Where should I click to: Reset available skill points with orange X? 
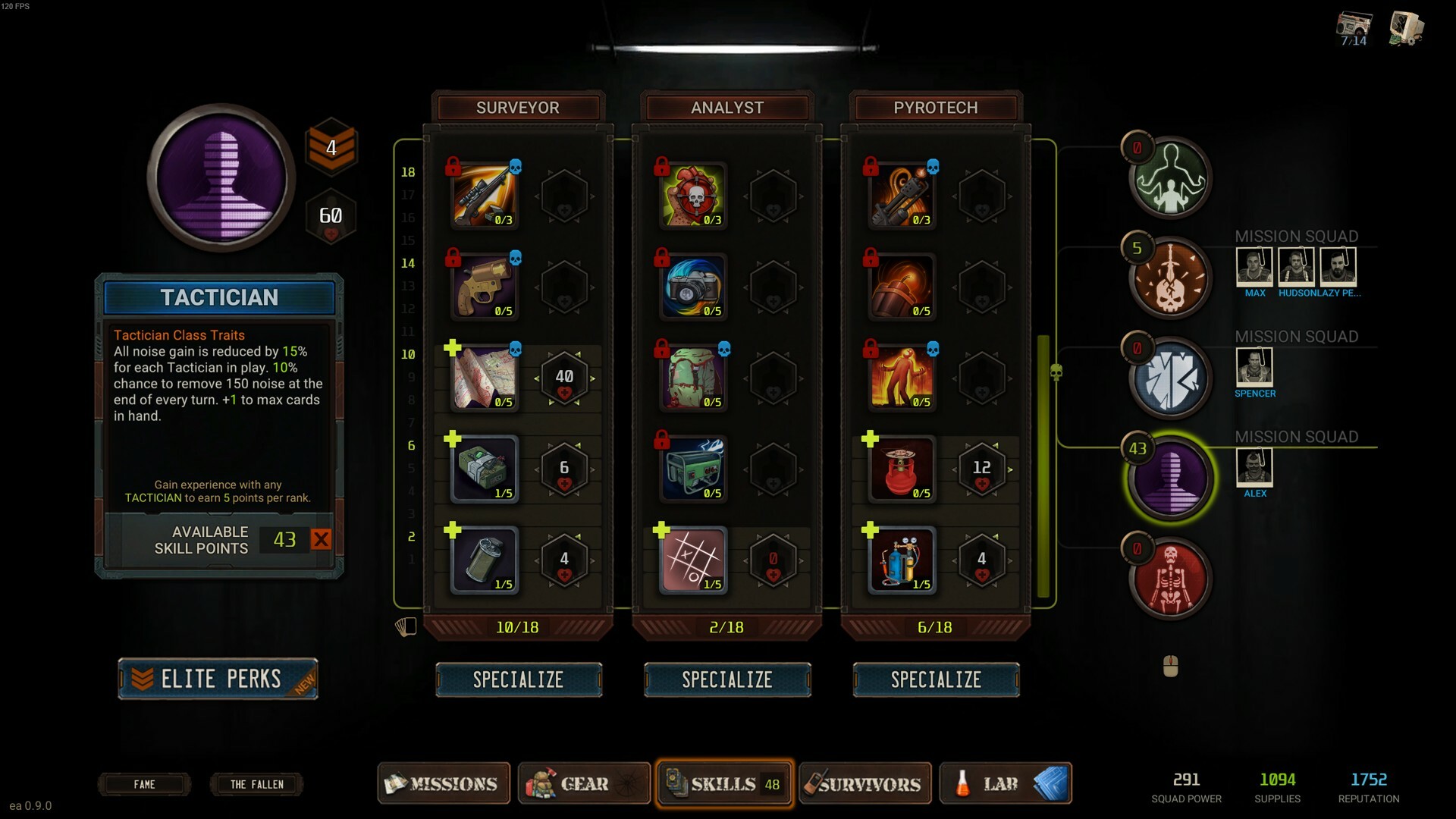click(321, 539)
